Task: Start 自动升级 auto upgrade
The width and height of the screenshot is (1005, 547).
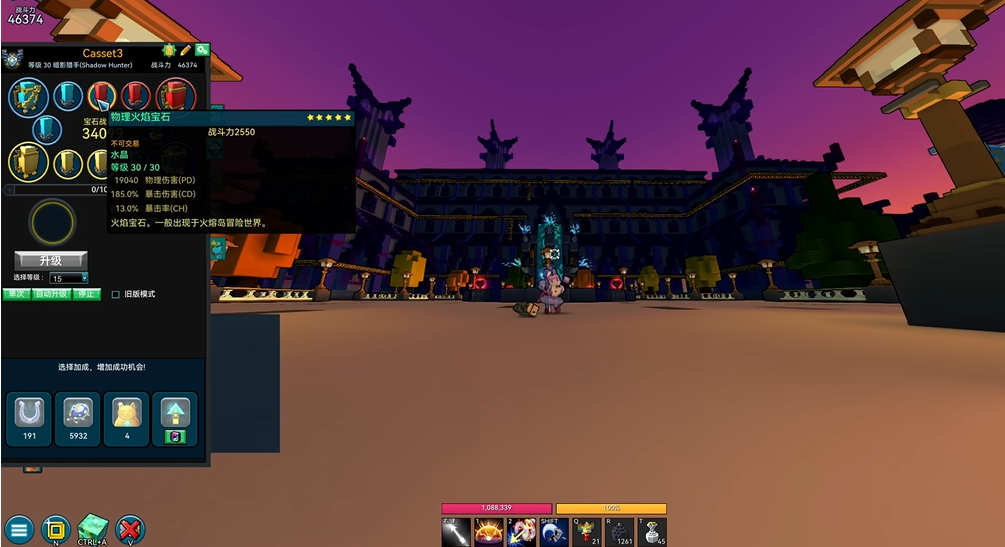Action: coord(51,294)
